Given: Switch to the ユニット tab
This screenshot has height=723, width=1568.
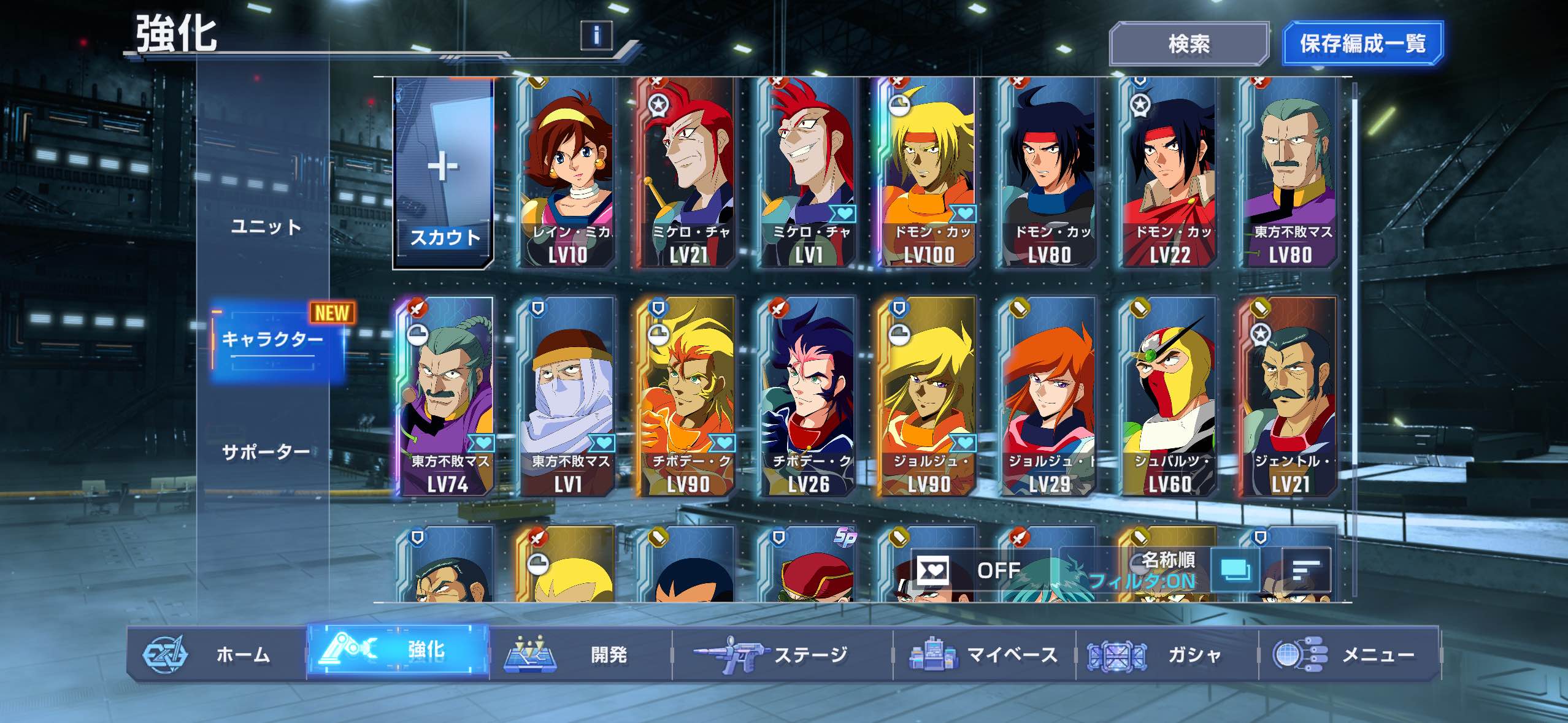Looking at the screenshot, I should coord(266,227).
